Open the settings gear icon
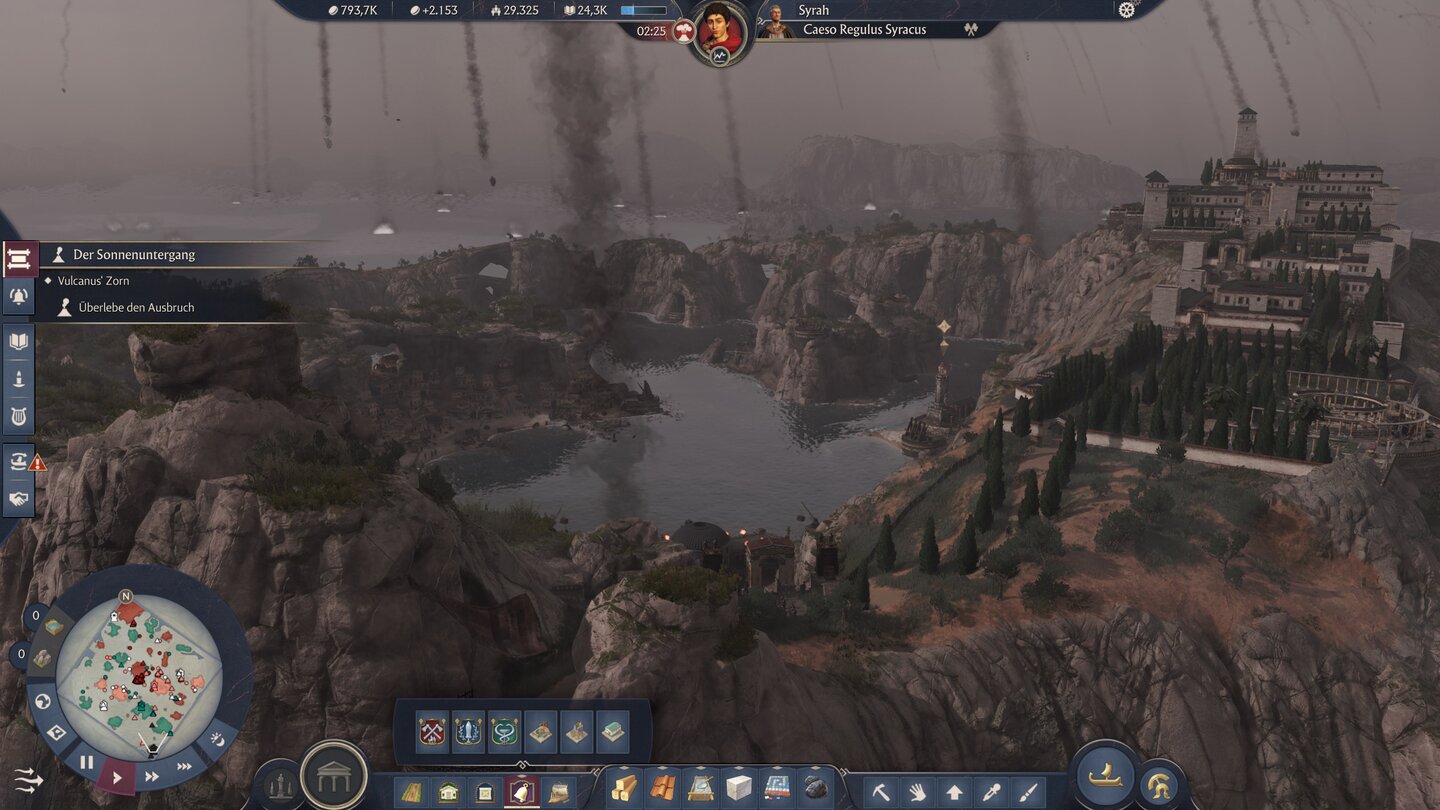The width and height of the screenshot is (1440, 810). 1127,10
